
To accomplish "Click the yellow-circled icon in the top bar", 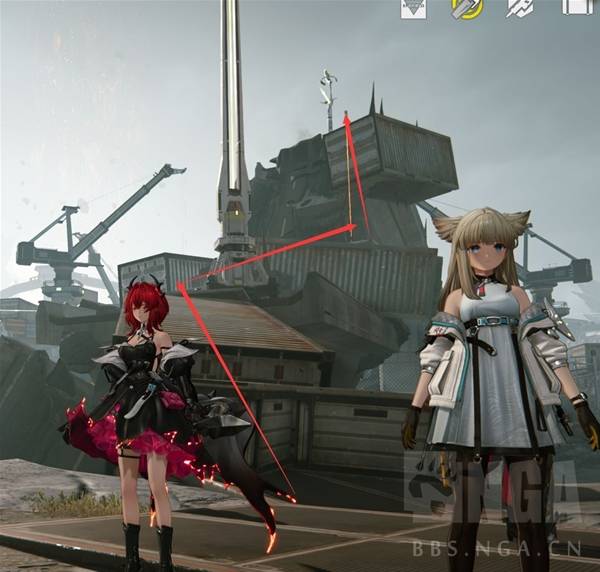I will click(466, 8).
